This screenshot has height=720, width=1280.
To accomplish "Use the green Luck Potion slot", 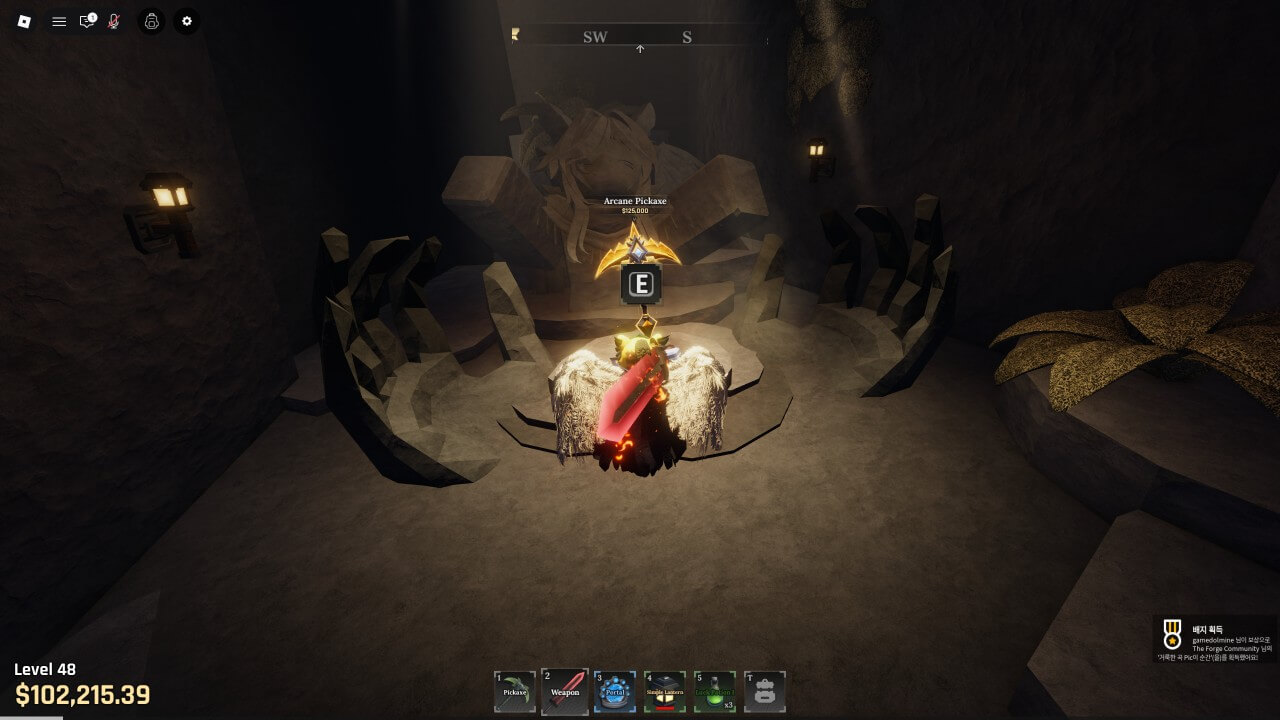I will tap(715, 691).
